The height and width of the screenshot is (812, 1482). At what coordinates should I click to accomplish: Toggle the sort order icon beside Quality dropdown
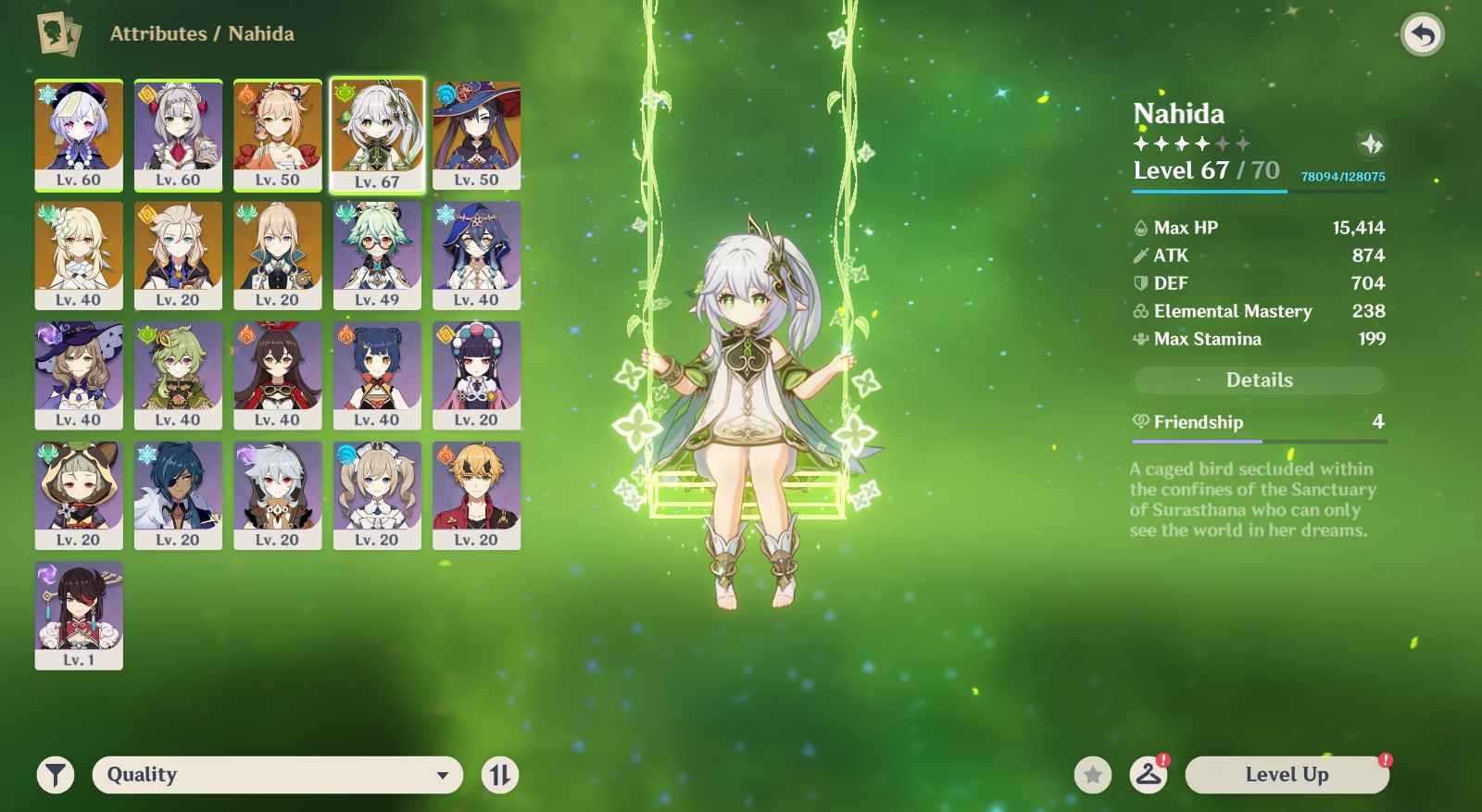point(500,775)
